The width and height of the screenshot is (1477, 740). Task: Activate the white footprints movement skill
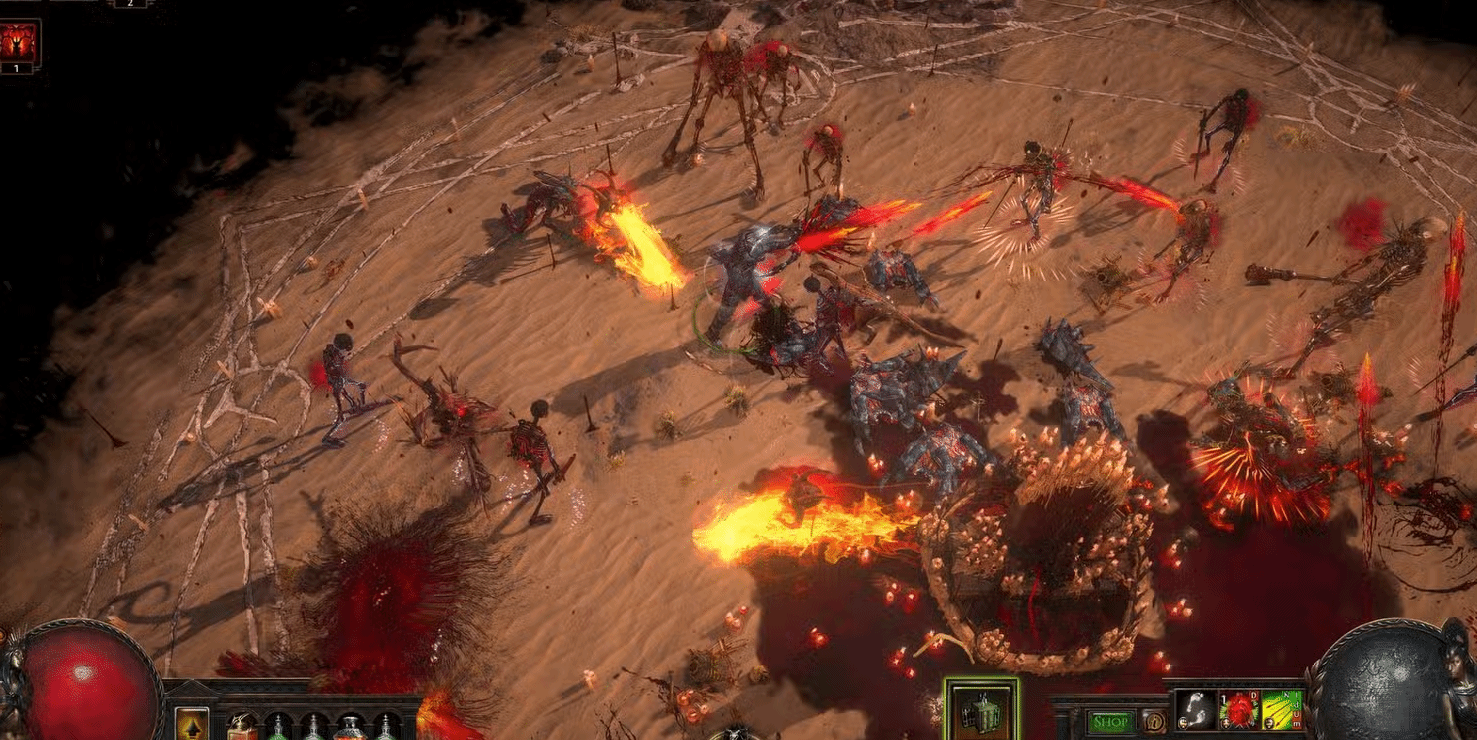pos(1195,710)
